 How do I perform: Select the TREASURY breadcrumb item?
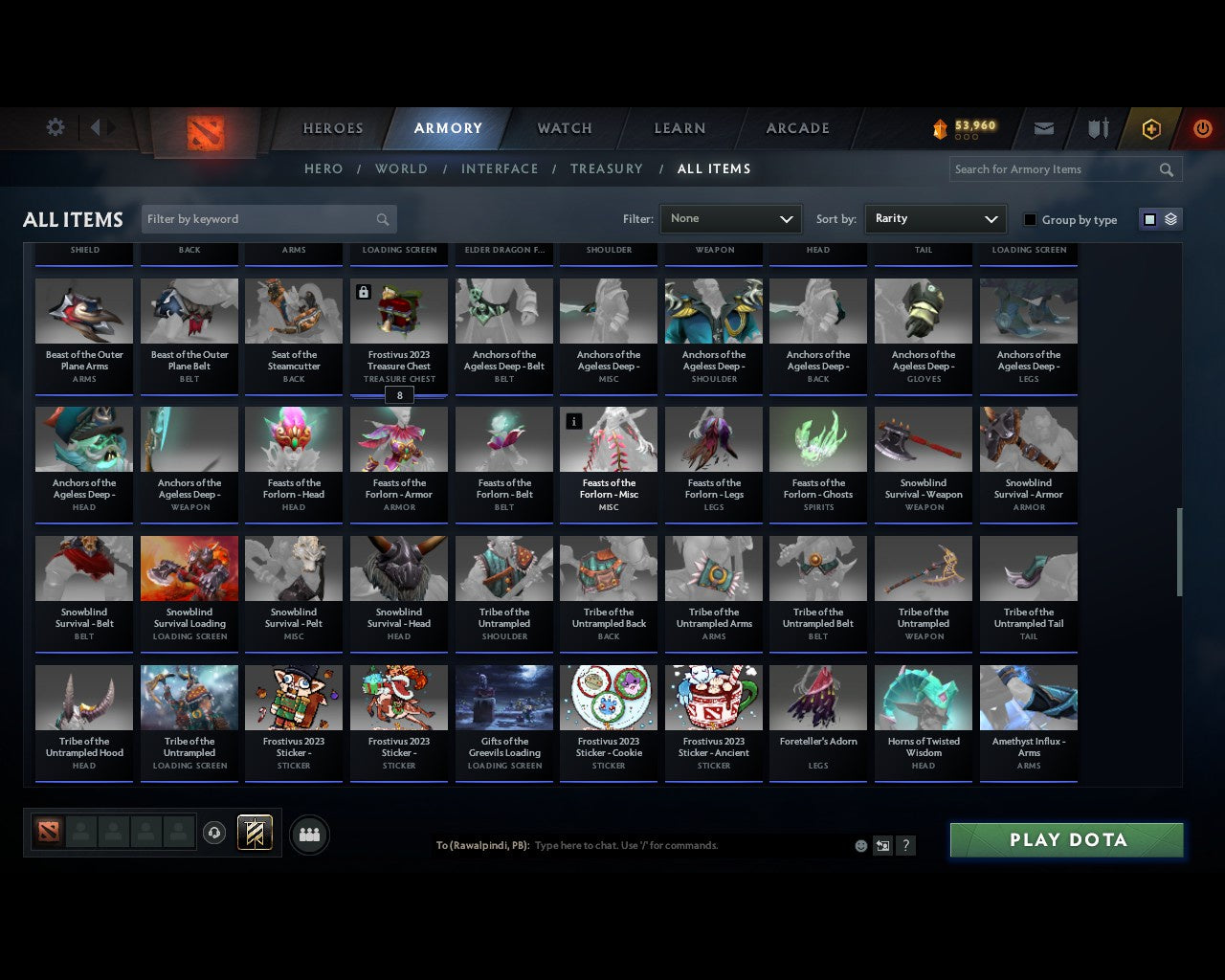tap(606, 168)
